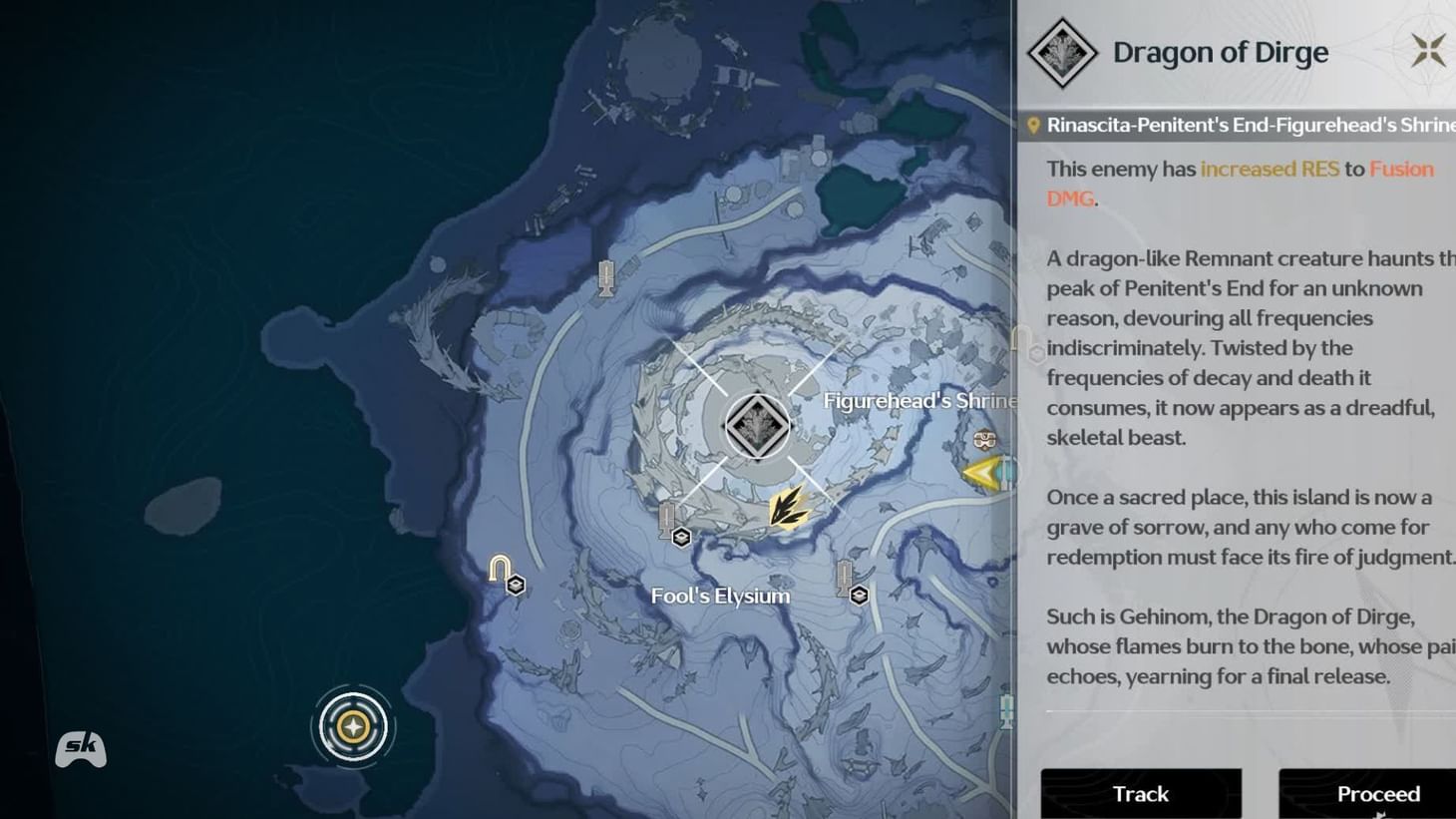
Task: Click the cave arch icon at the panel's left edge
Action: click(1021, 339)
